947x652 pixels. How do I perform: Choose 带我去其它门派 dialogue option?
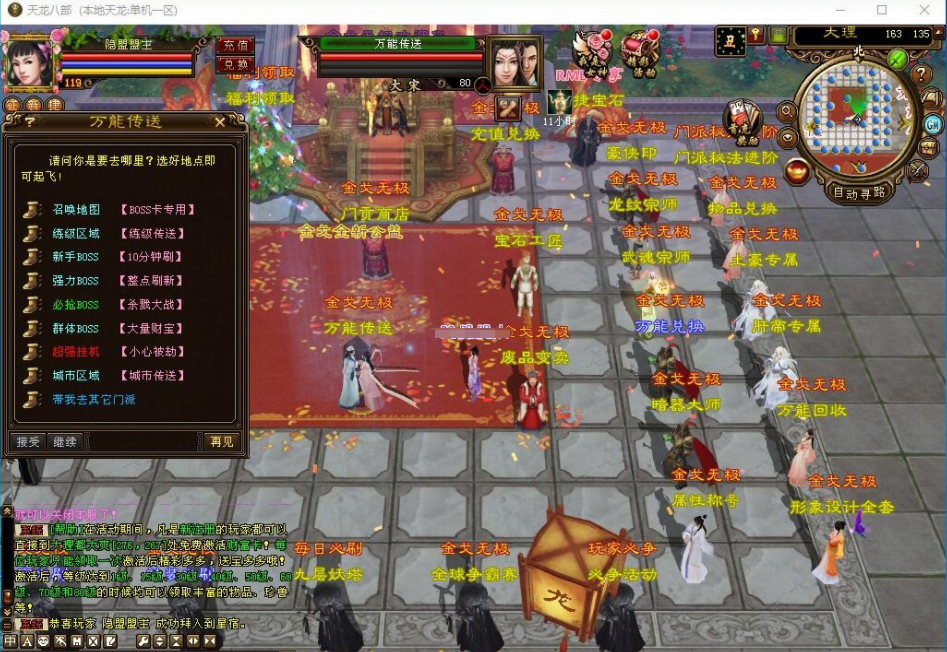pos(93,400)
